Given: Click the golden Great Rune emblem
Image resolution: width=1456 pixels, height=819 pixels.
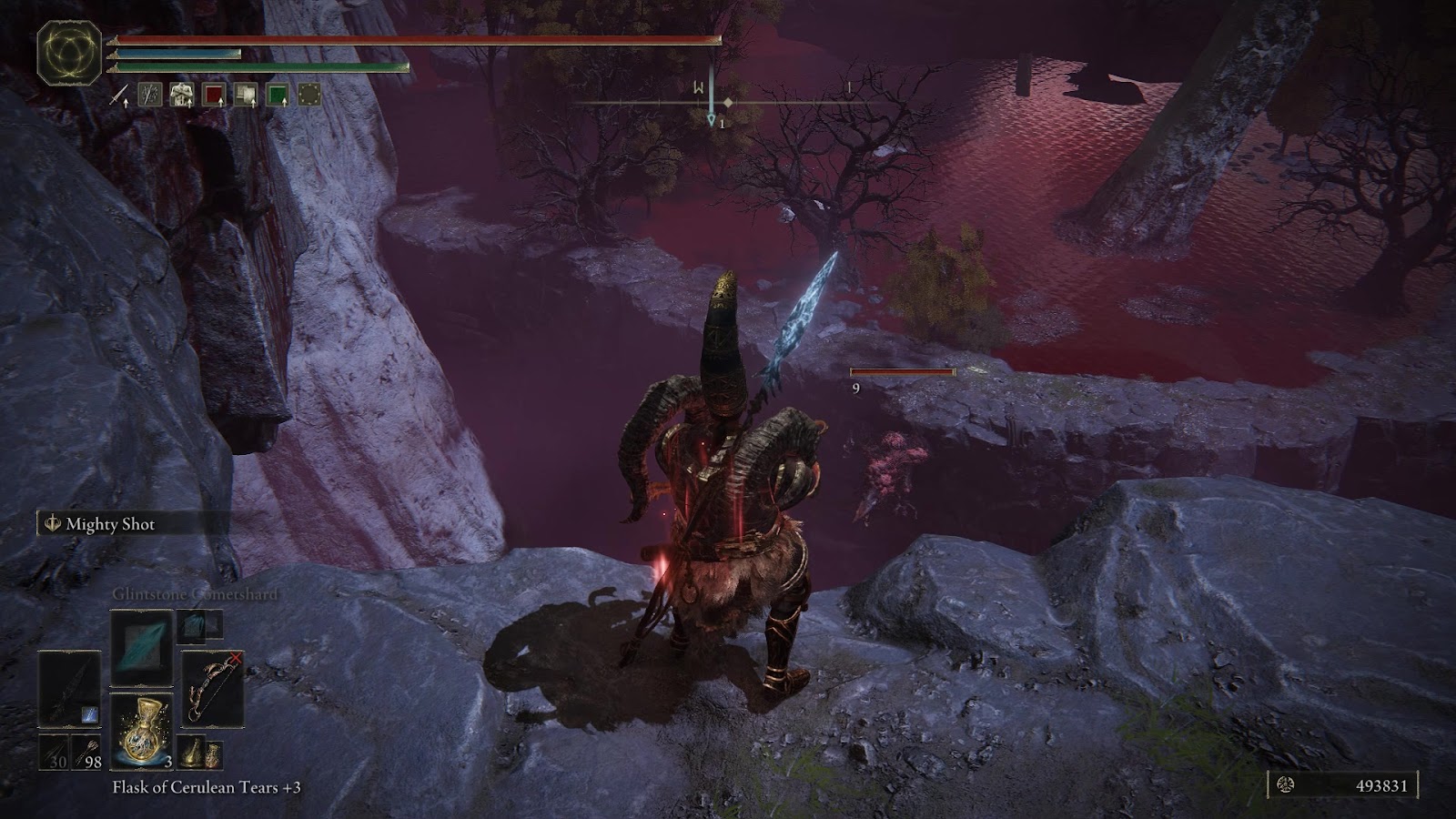Looking at the screenshot, I should 69,54.
